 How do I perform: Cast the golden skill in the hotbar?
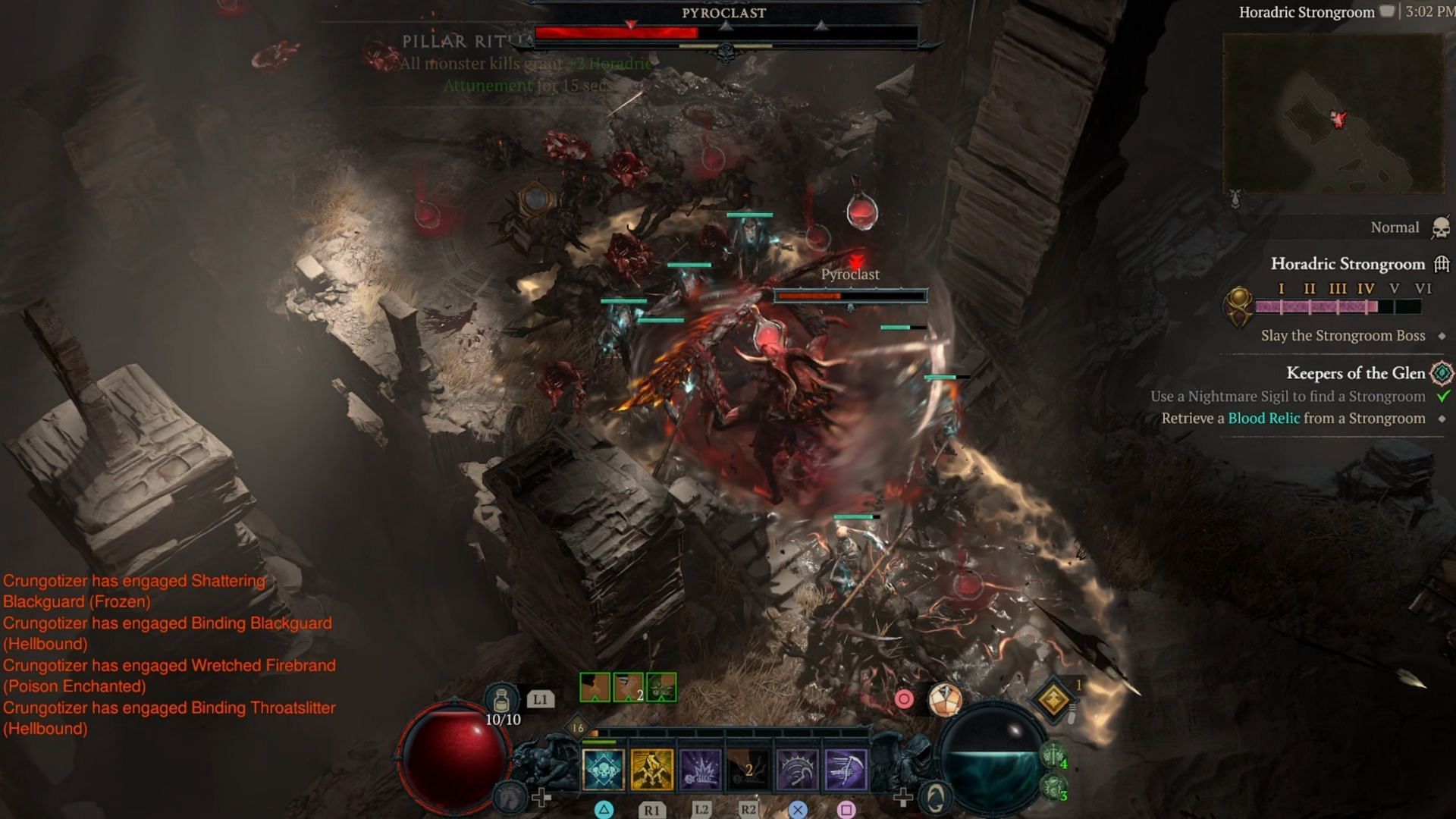651,770
